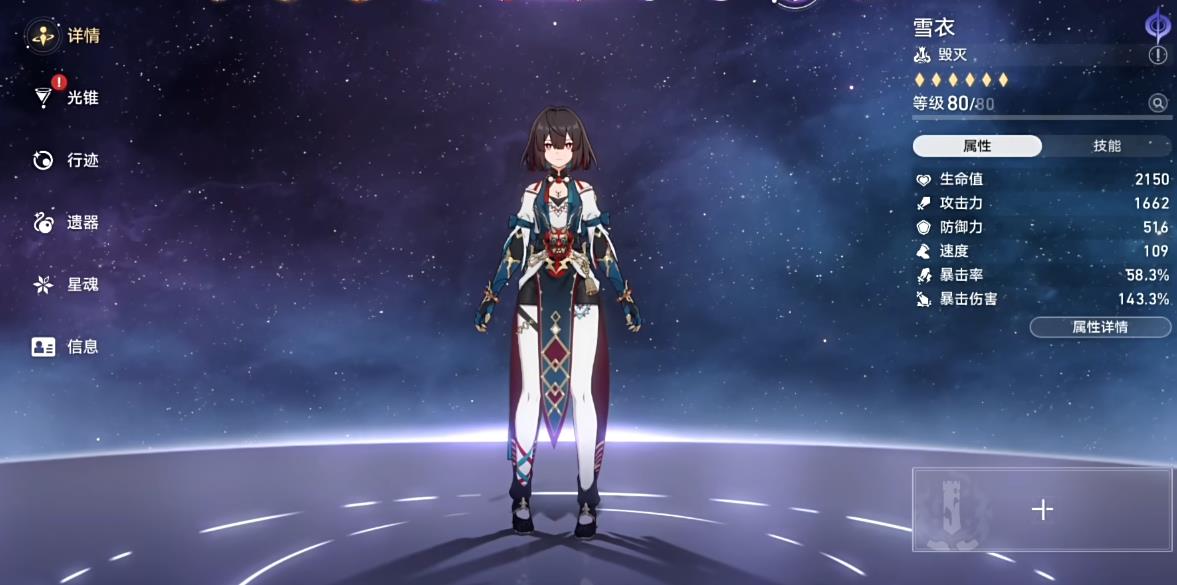Click the magnifier icon beside the level
The width and height of the screenshot is (1177, 585).
point(1158,103)
